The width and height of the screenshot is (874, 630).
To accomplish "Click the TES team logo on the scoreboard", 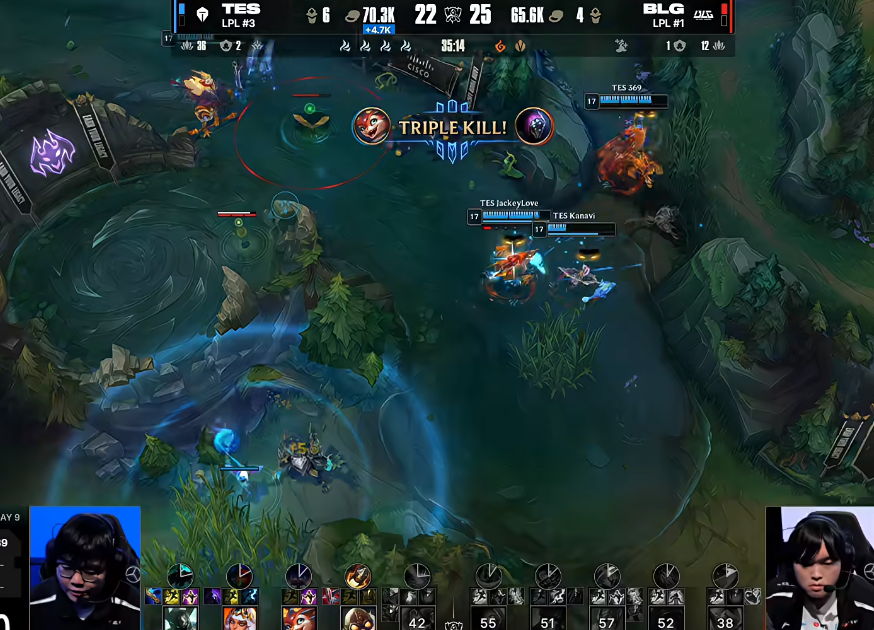I will pyautogui.click(x=202, y=14).
